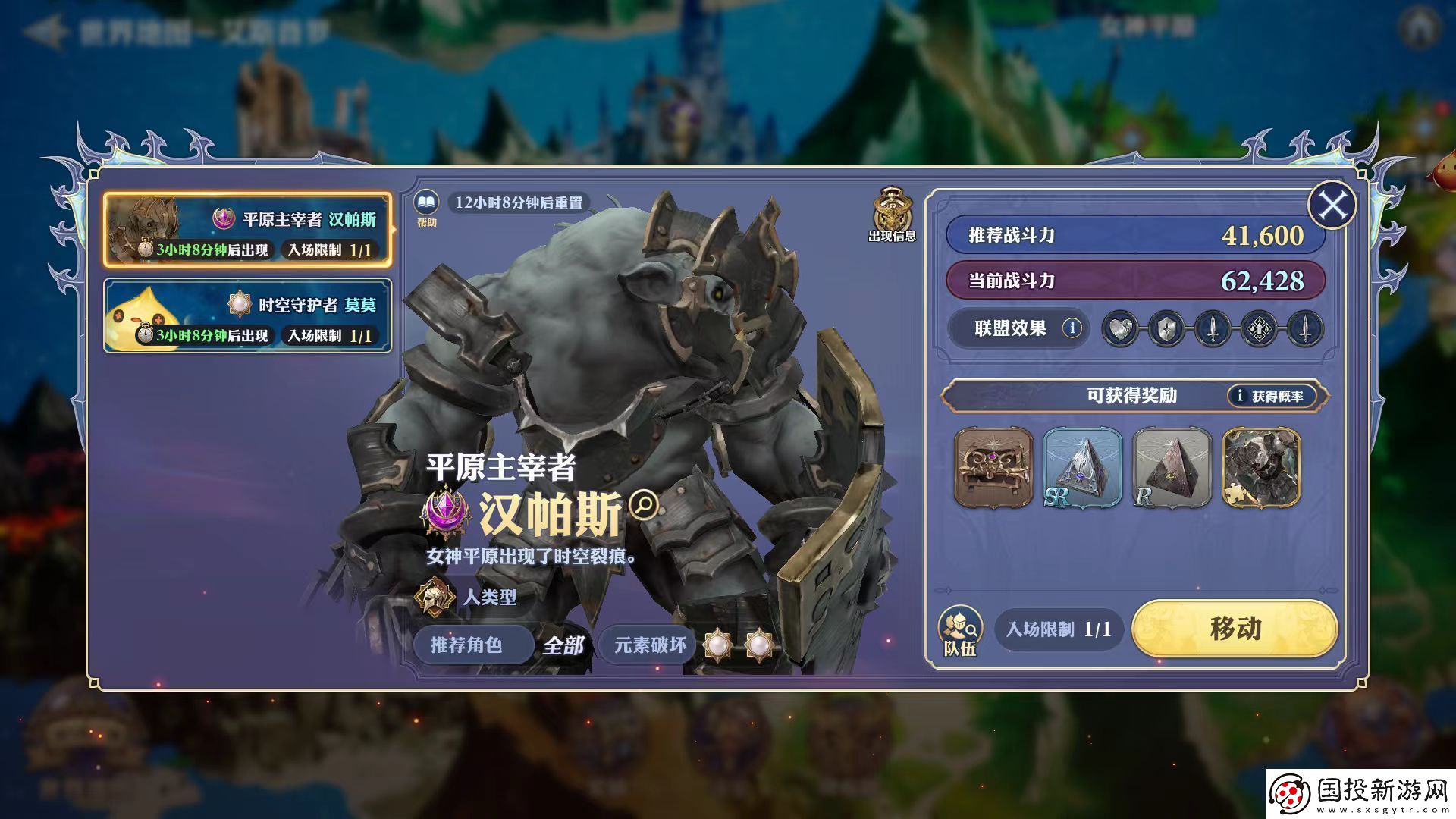Click the shield alliance effect icon

click(x=1167, y=328)
